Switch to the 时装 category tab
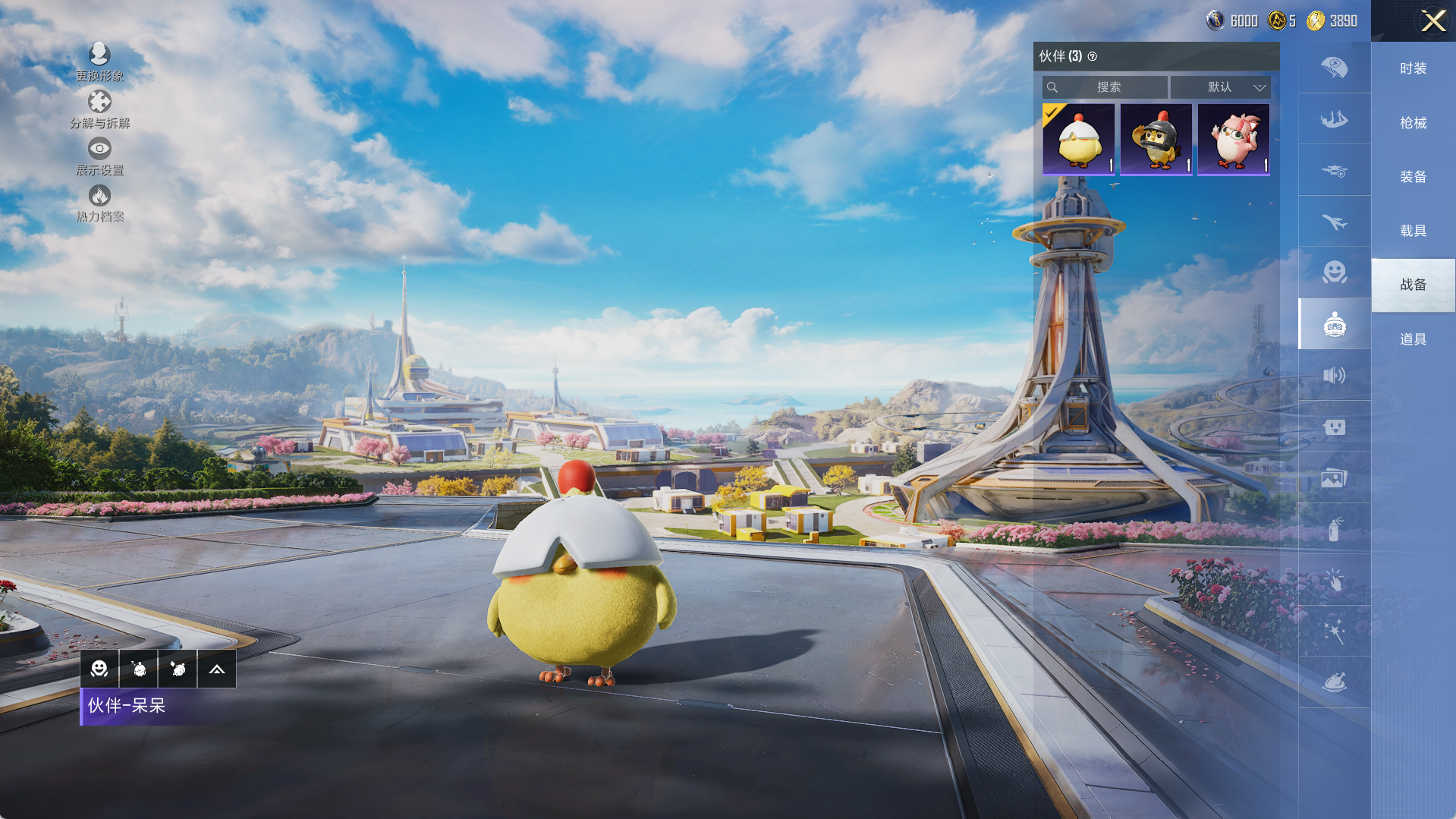This screenshot has height=819, width=1456. [1413, 68]
